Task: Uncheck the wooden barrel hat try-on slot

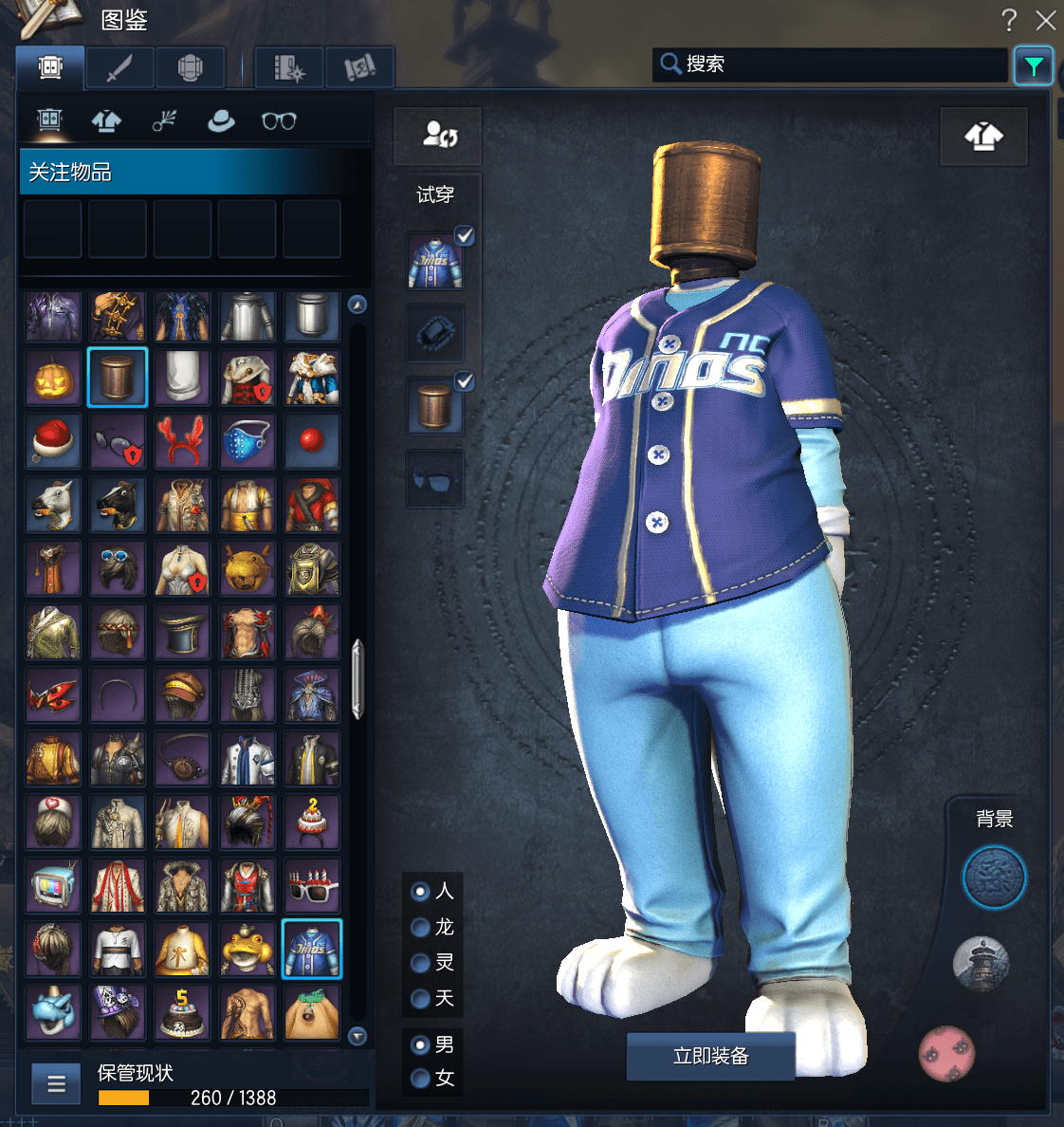Action: [464, 381]
